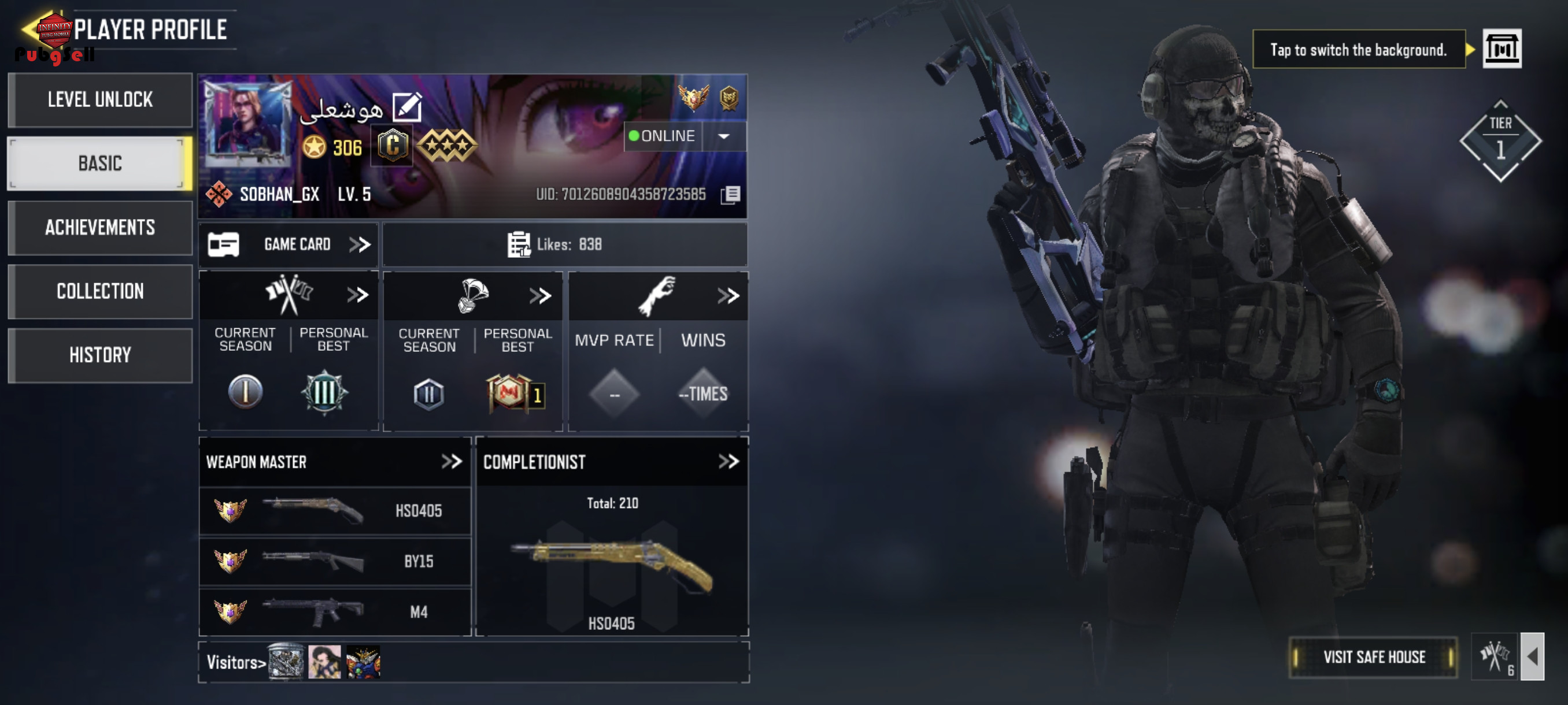The width and height of the screenshot is (1568, 705).
Task: Show the History tab
Action: tap(101, 355)
